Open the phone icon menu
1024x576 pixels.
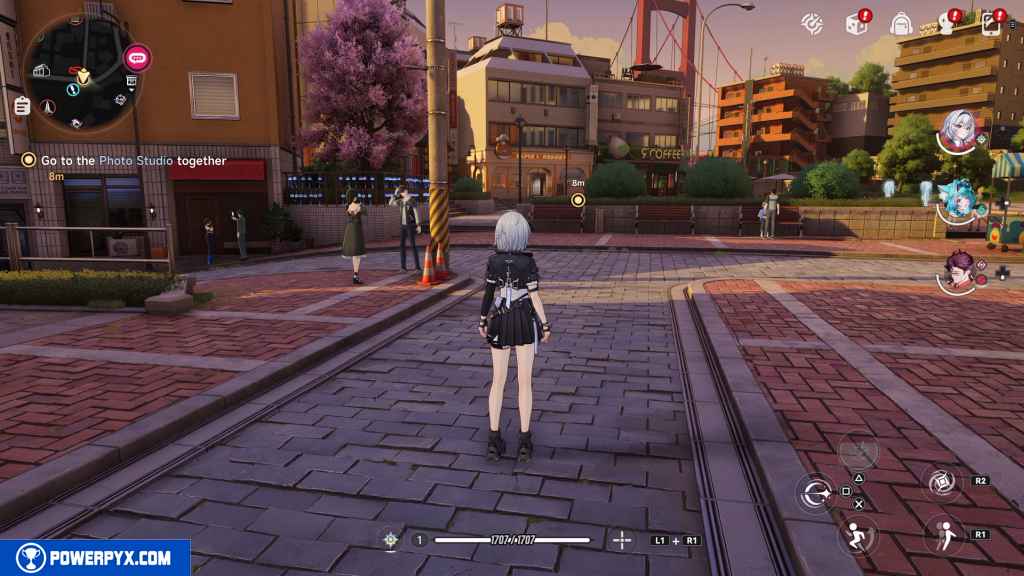(993, 22)
